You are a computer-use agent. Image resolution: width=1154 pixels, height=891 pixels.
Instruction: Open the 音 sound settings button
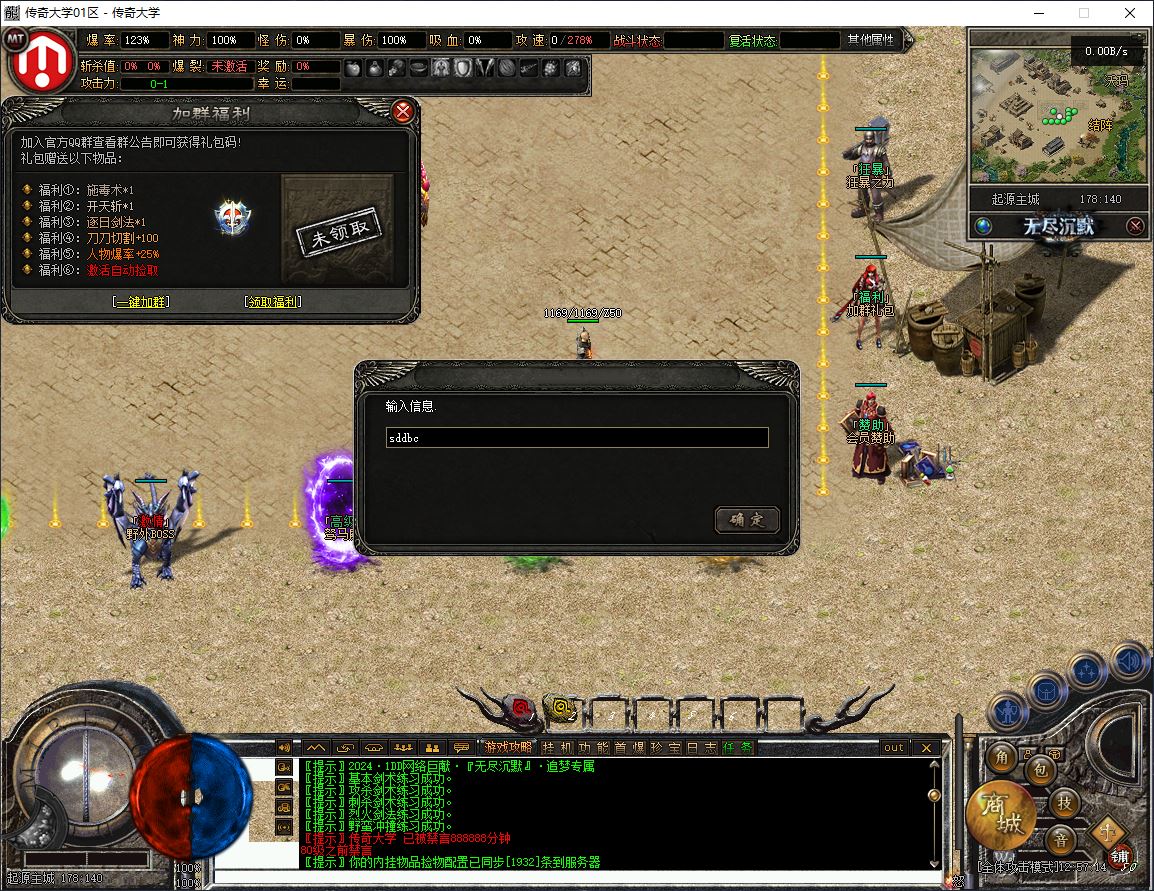tap(1061, 838)
